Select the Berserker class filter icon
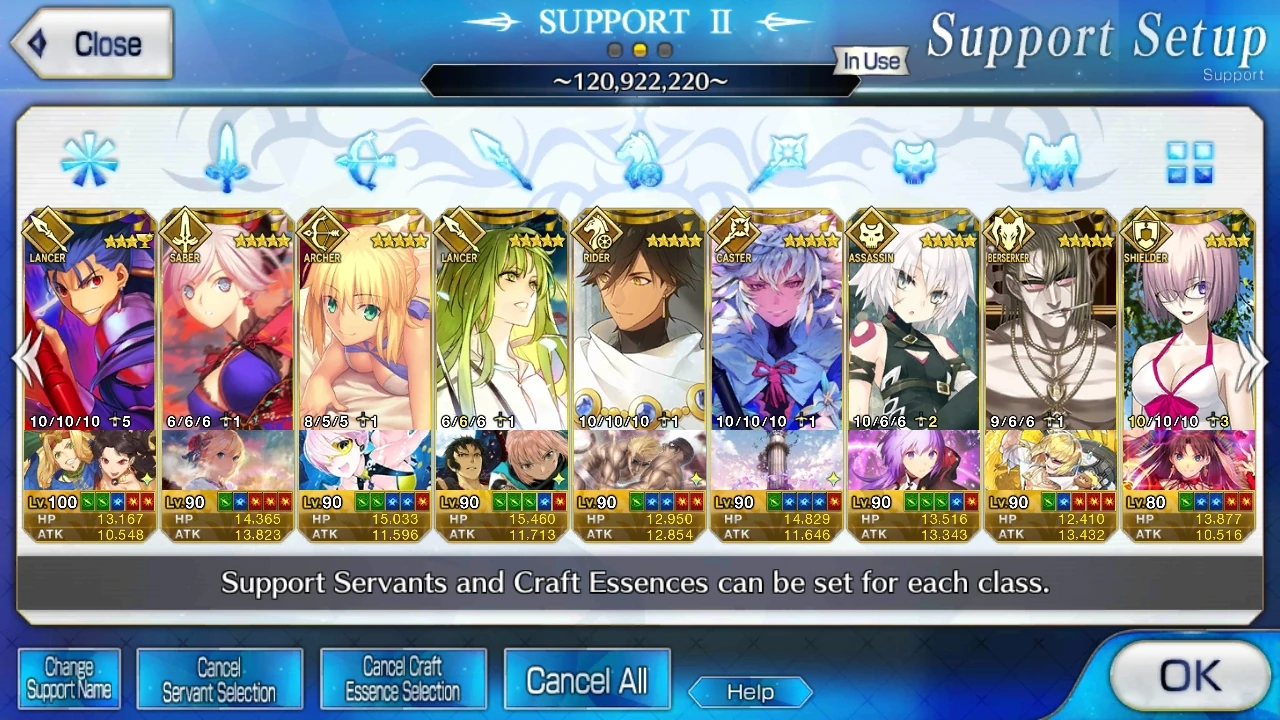Viewport: 1280px width, 720px height. (x=1054, y=160)
